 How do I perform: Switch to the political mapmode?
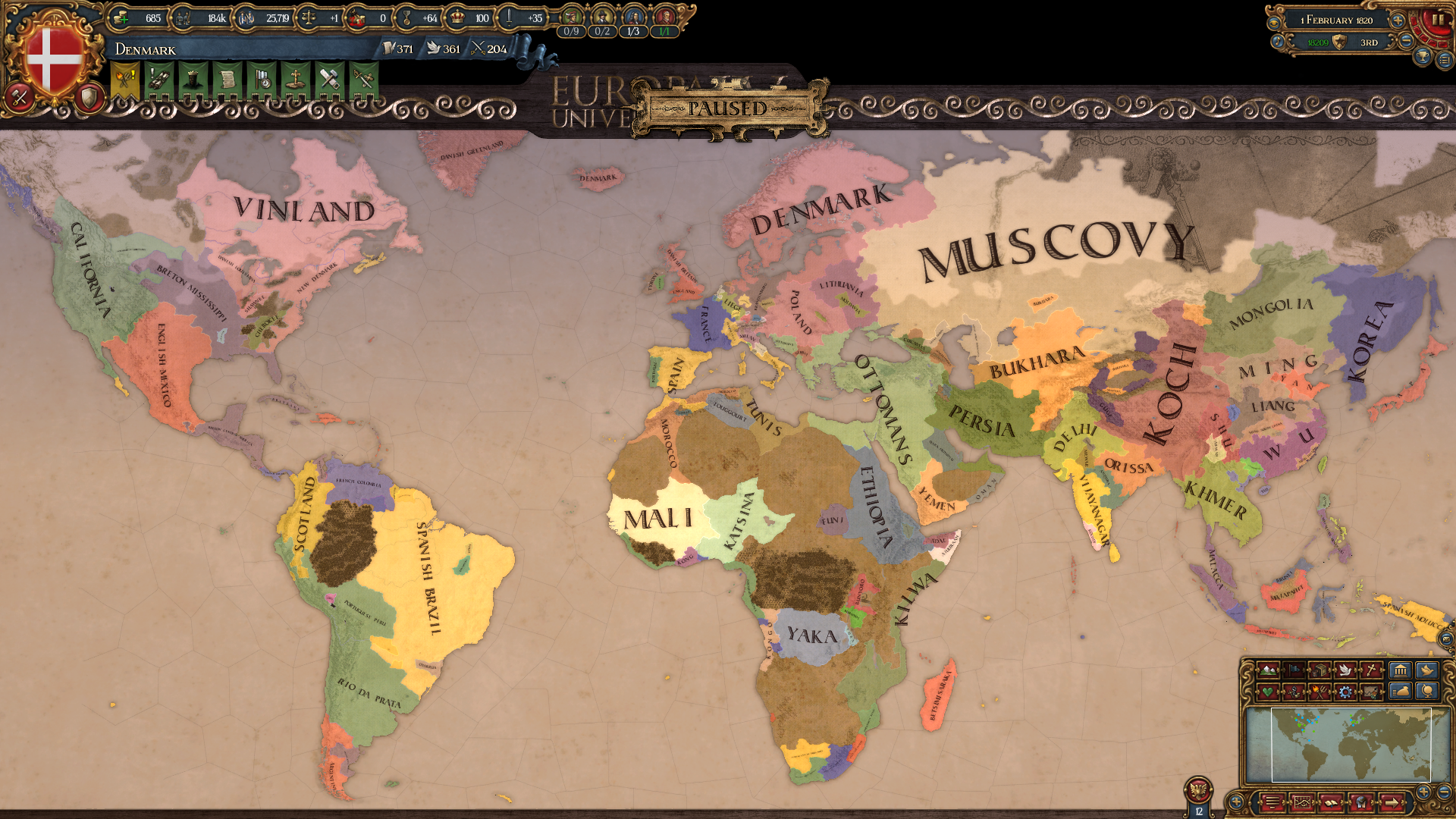coord(1293,670)
